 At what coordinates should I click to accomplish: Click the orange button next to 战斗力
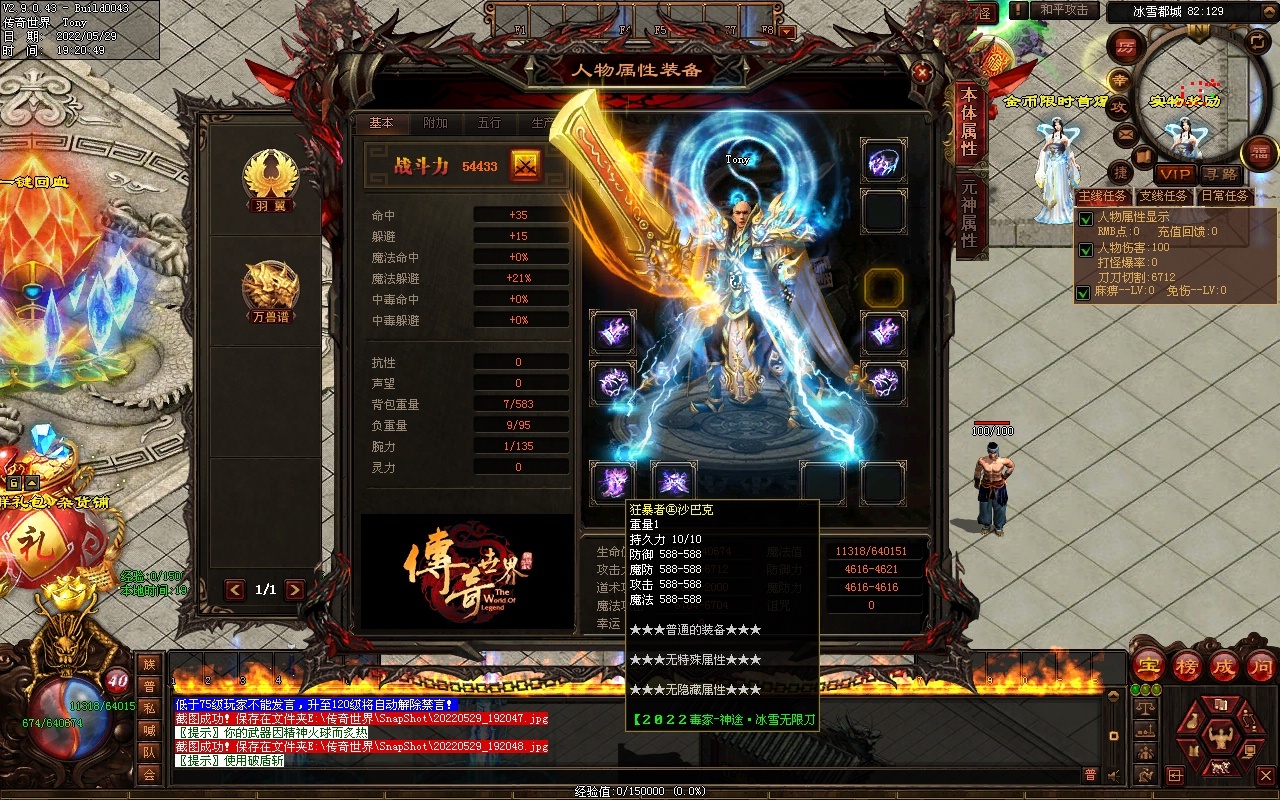click(x=526, y=166)
